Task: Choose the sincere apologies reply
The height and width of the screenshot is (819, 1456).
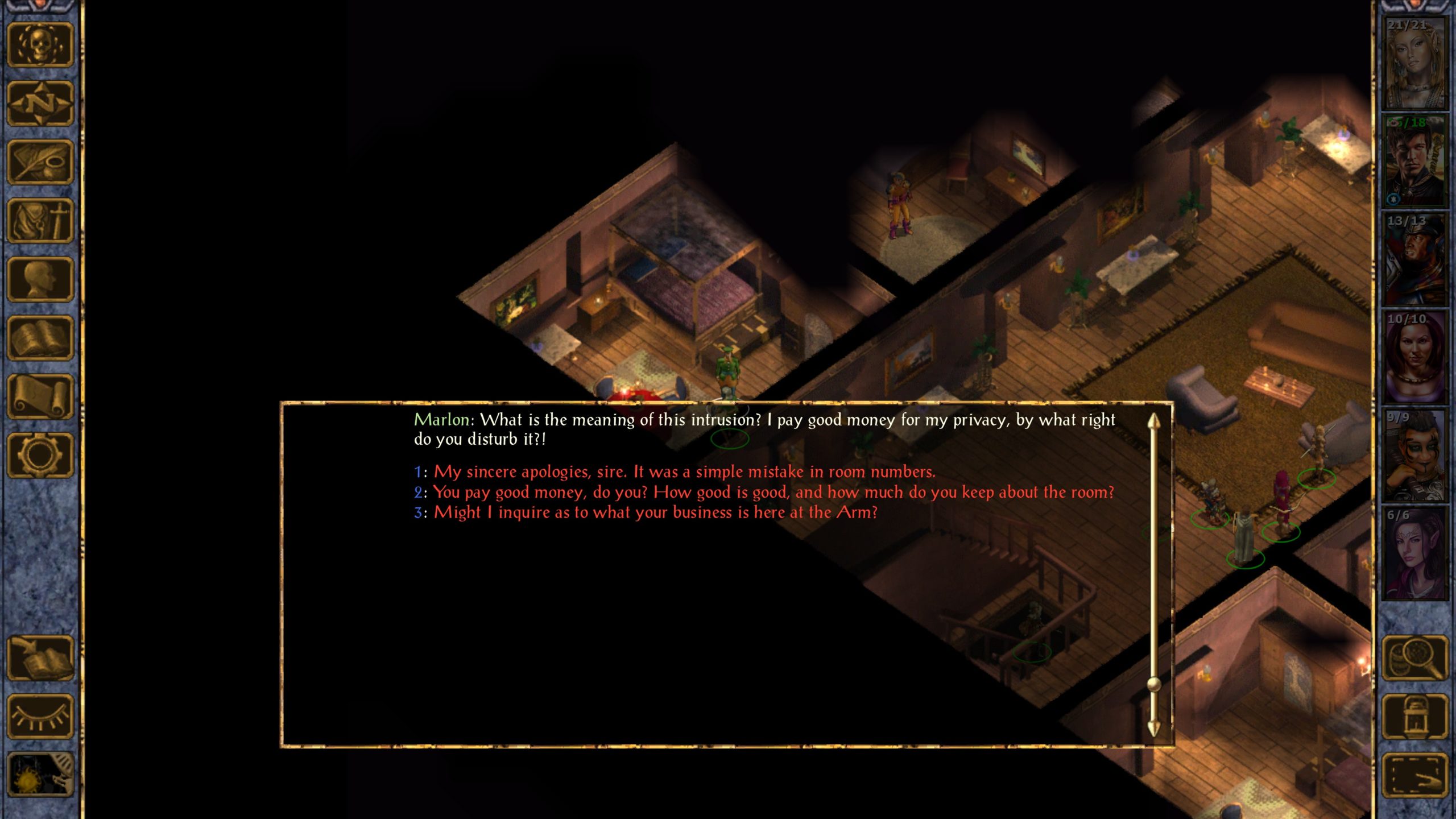Action: click(x=684, y=472)
